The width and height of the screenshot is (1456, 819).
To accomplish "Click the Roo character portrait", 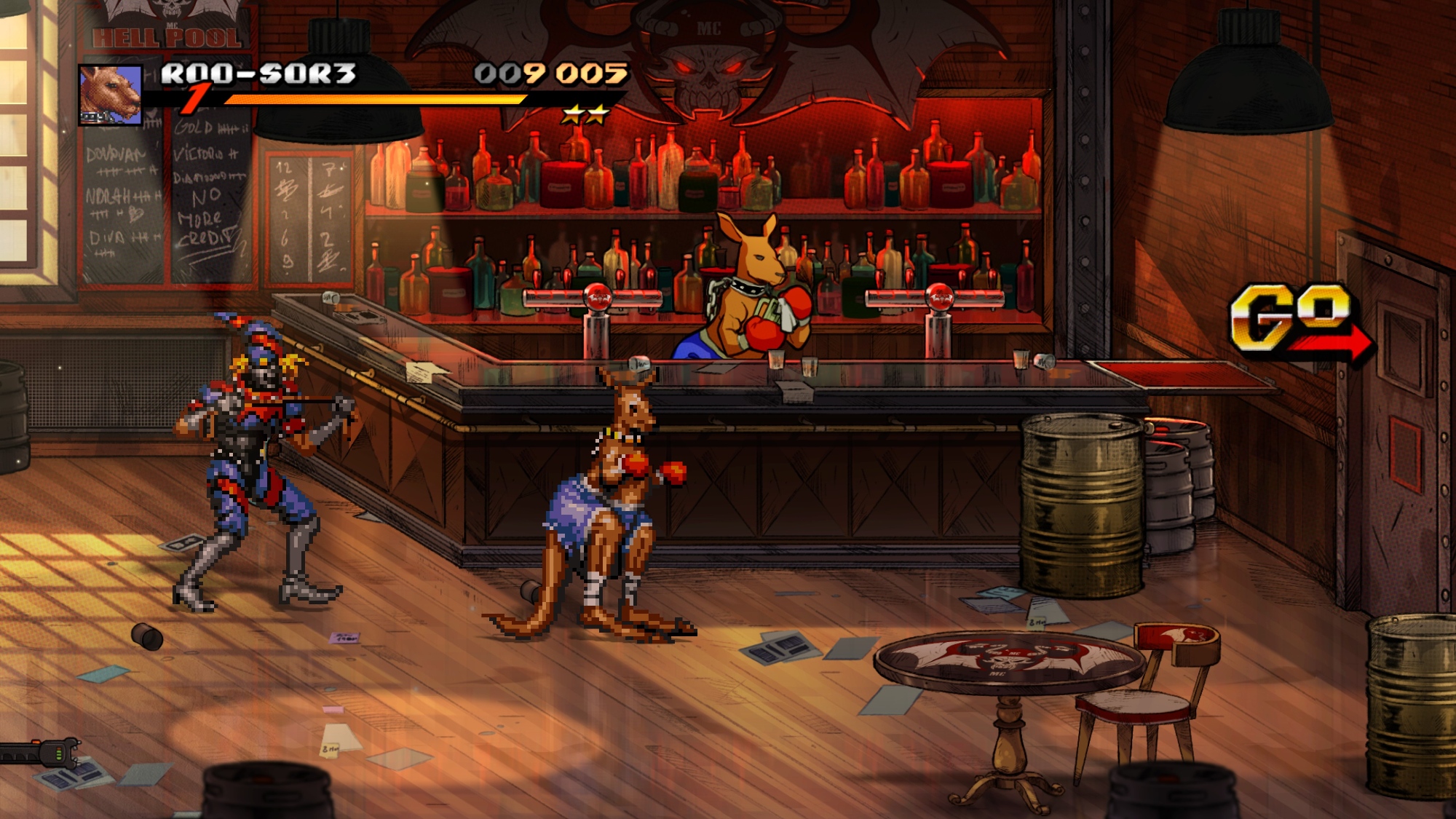I will tap(110, 95).
